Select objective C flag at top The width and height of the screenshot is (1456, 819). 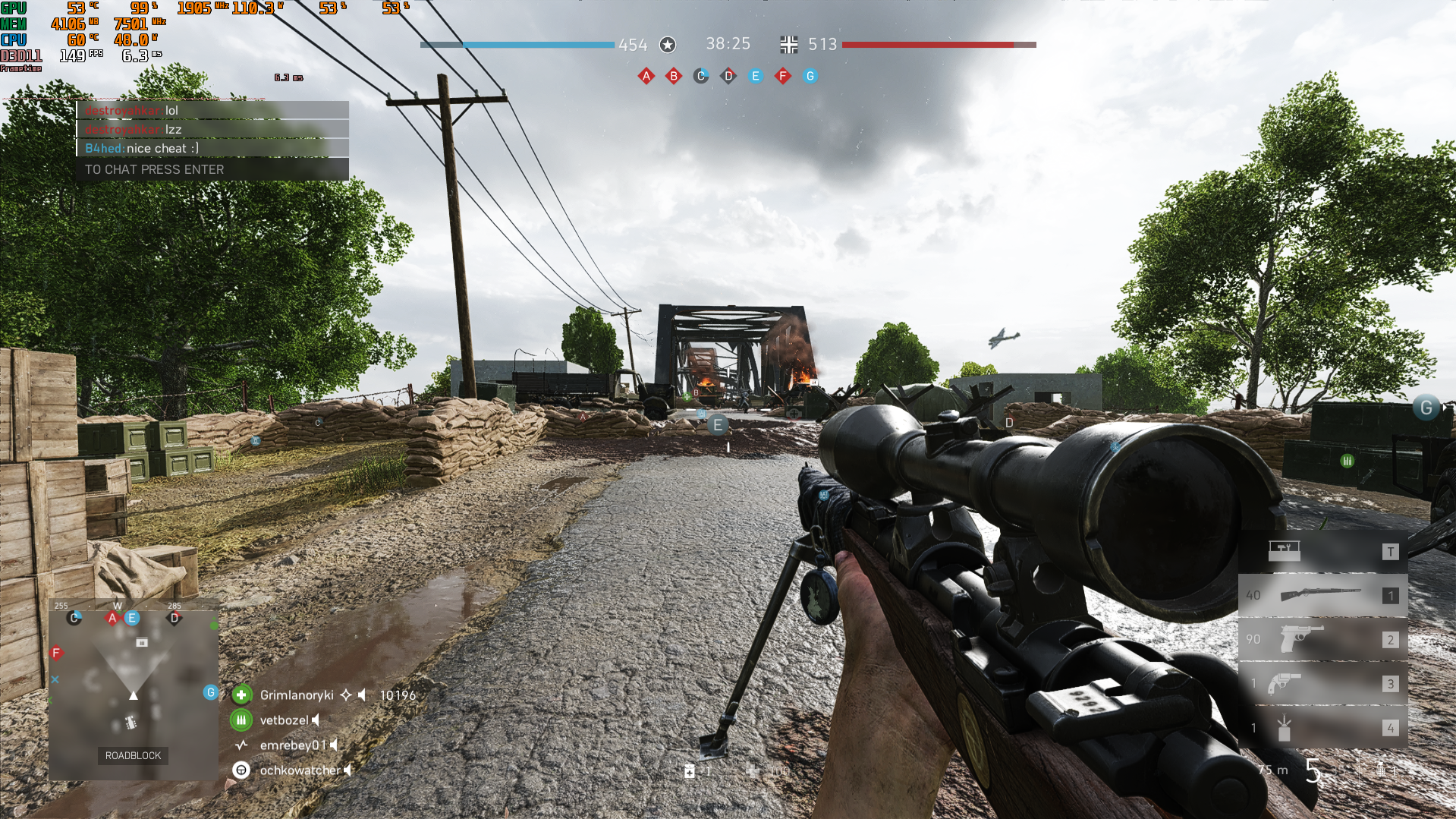point(701,76)
